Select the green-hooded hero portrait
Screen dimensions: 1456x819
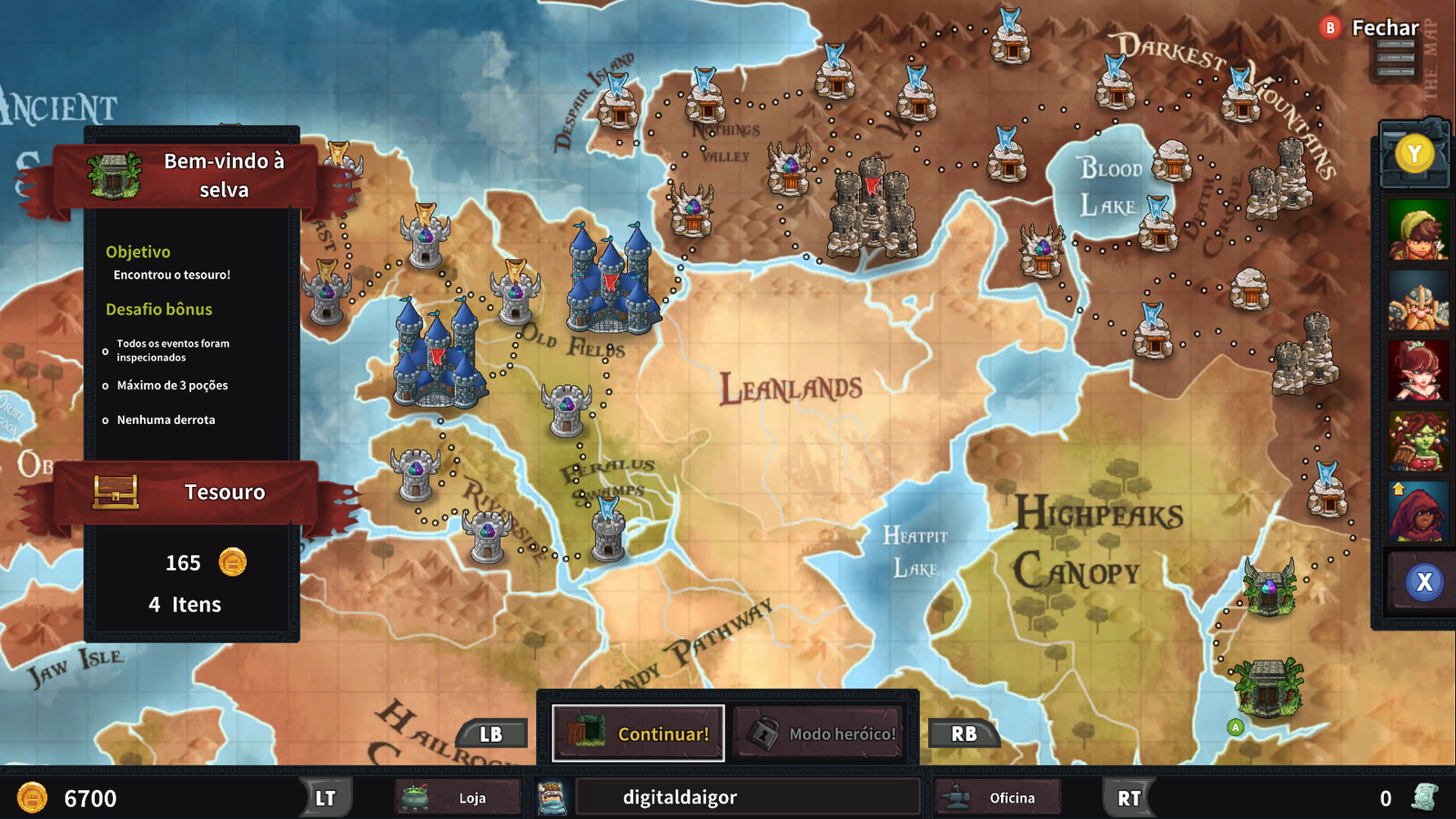1418,231
